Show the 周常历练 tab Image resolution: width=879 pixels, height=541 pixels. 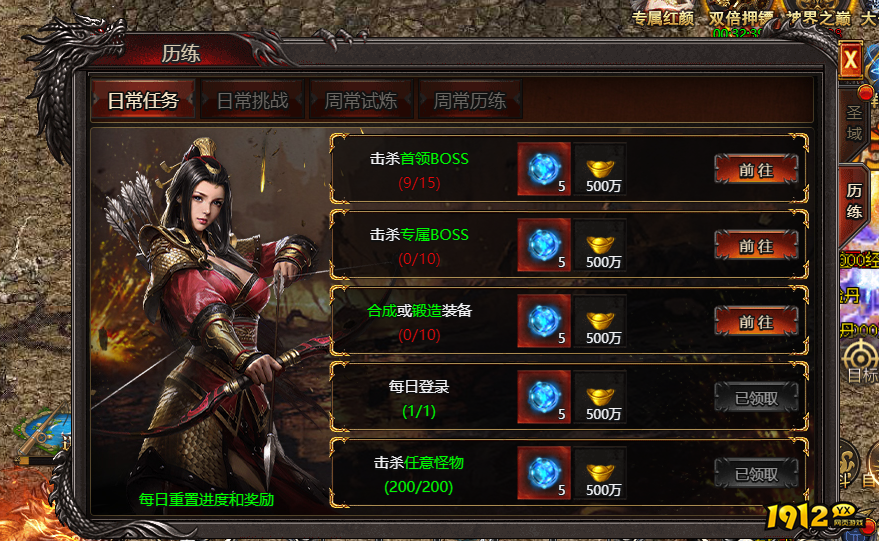point(470,100)
